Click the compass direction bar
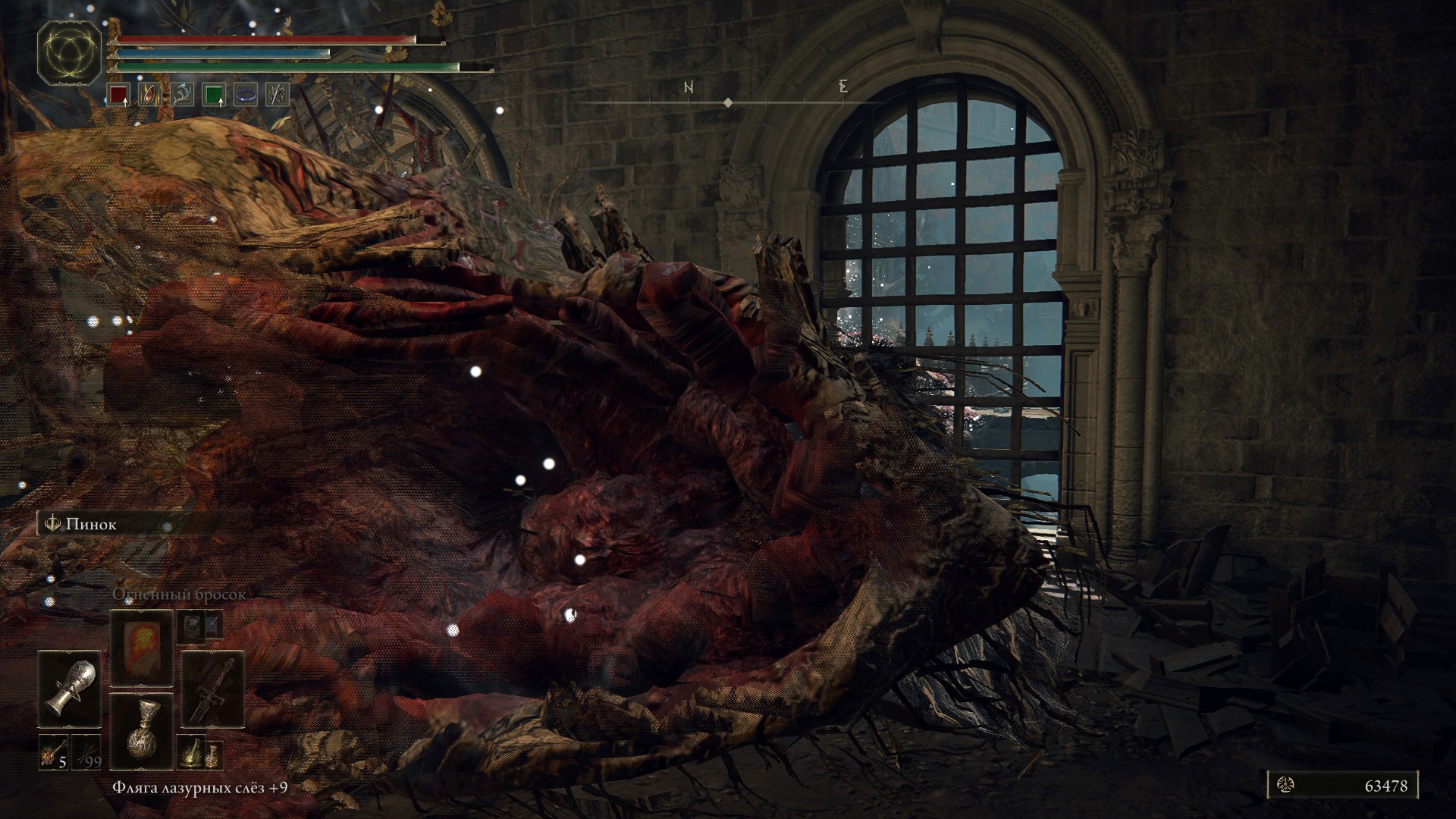The width and height of the screenshot is (1456, 819). (728, 102)
